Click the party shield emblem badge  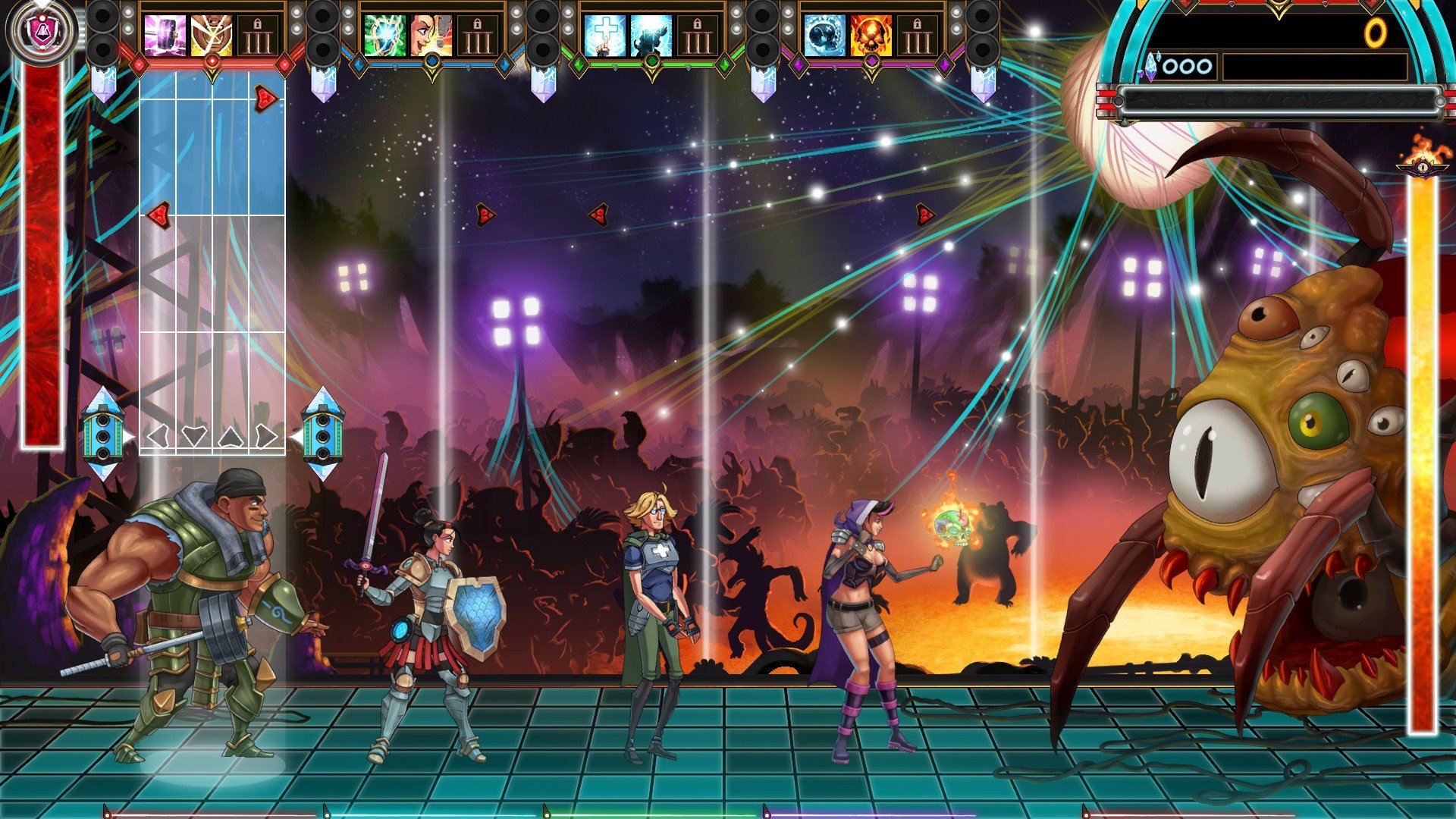point(42,30)
